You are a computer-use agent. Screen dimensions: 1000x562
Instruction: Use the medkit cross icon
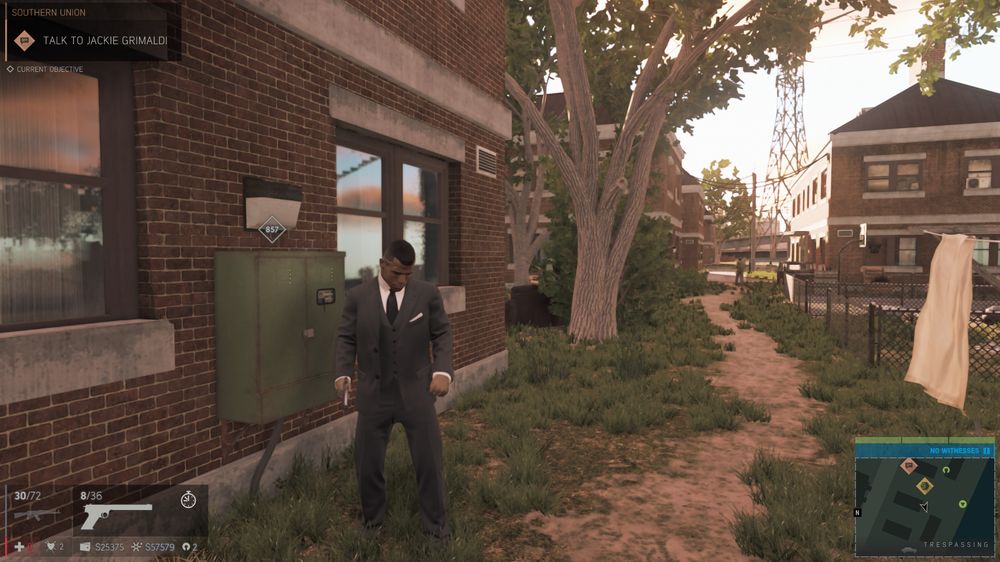click(19, 547)
